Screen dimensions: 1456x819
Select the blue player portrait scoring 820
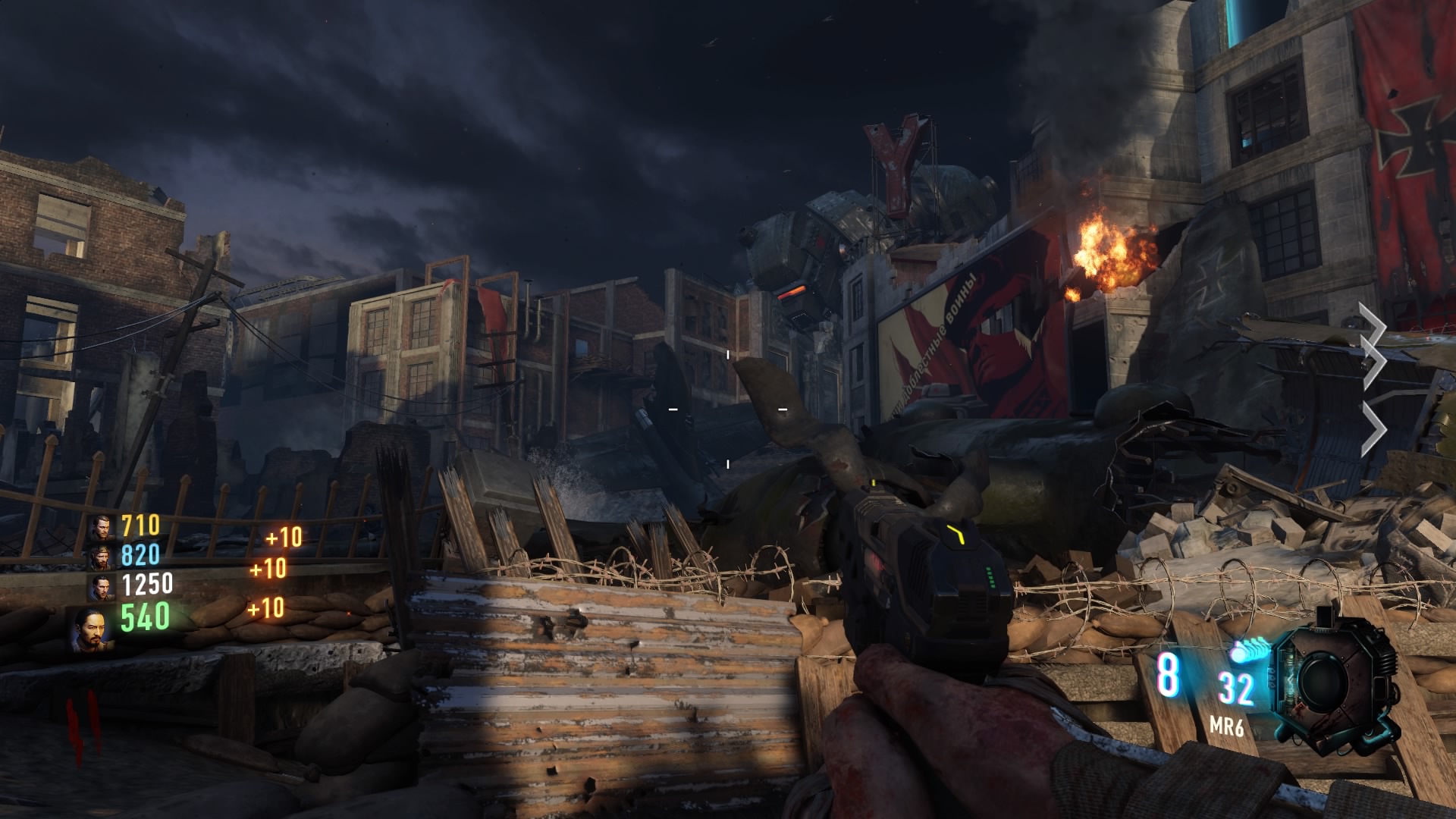coord(100,557)
